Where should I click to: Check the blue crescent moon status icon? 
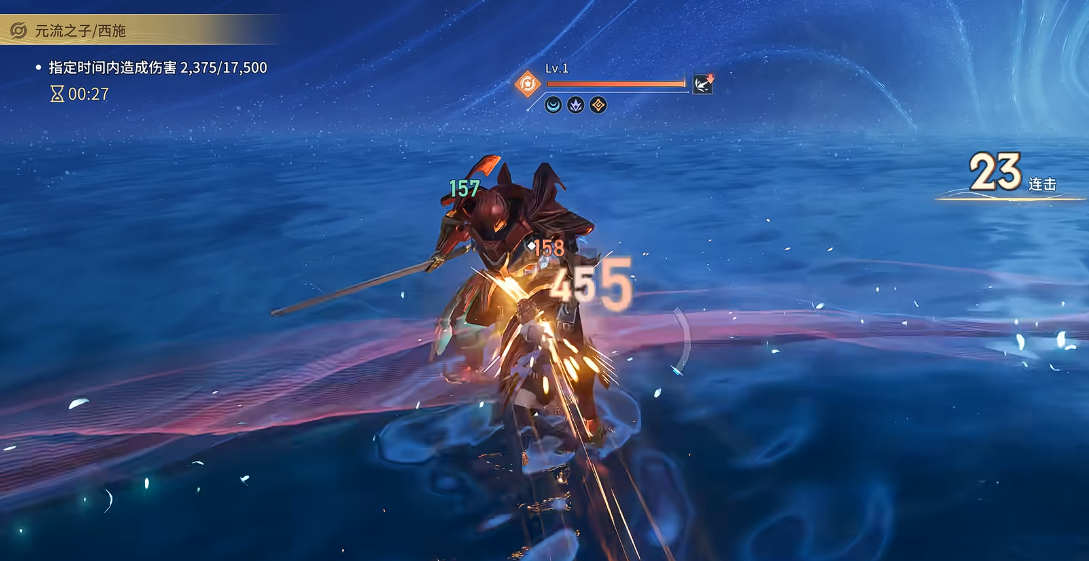[553, 104]
